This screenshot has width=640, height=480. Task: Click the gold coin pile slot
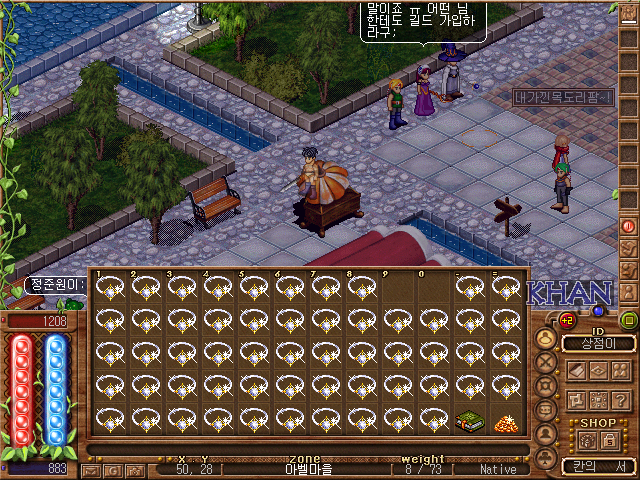pos(506,422)
